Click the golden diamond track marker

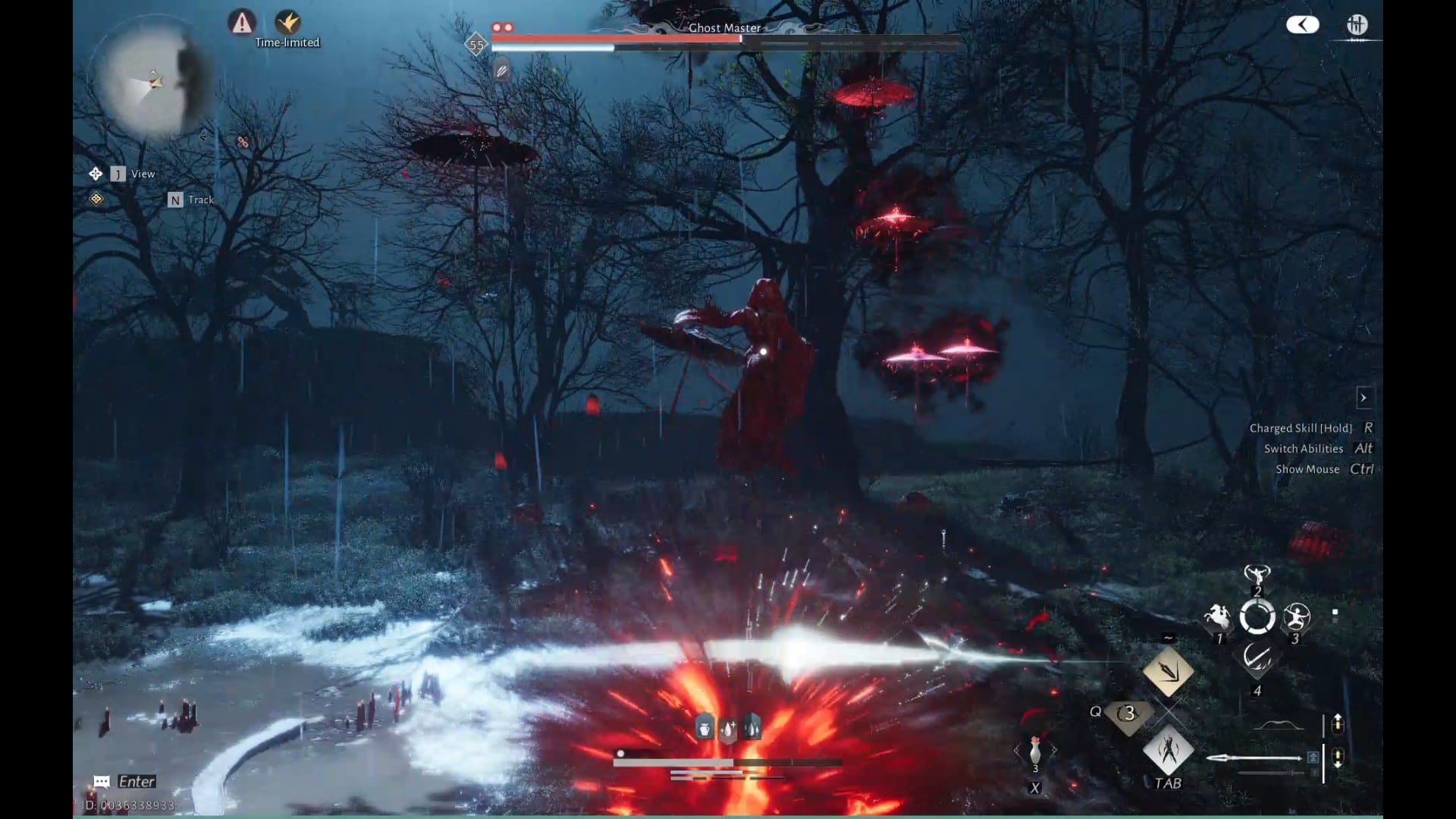(x=96, y=199)
